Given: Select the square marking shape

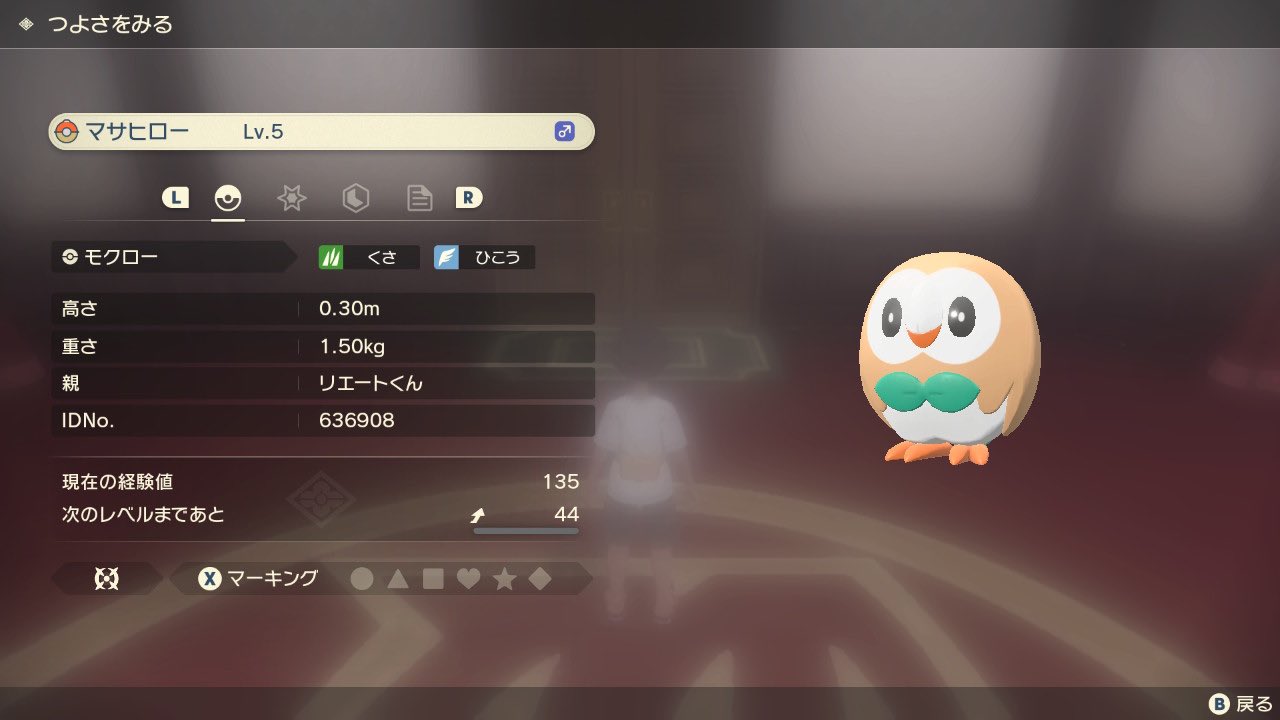Looking at the screenshot, I should pyautogui.click(x=434, y=578).
